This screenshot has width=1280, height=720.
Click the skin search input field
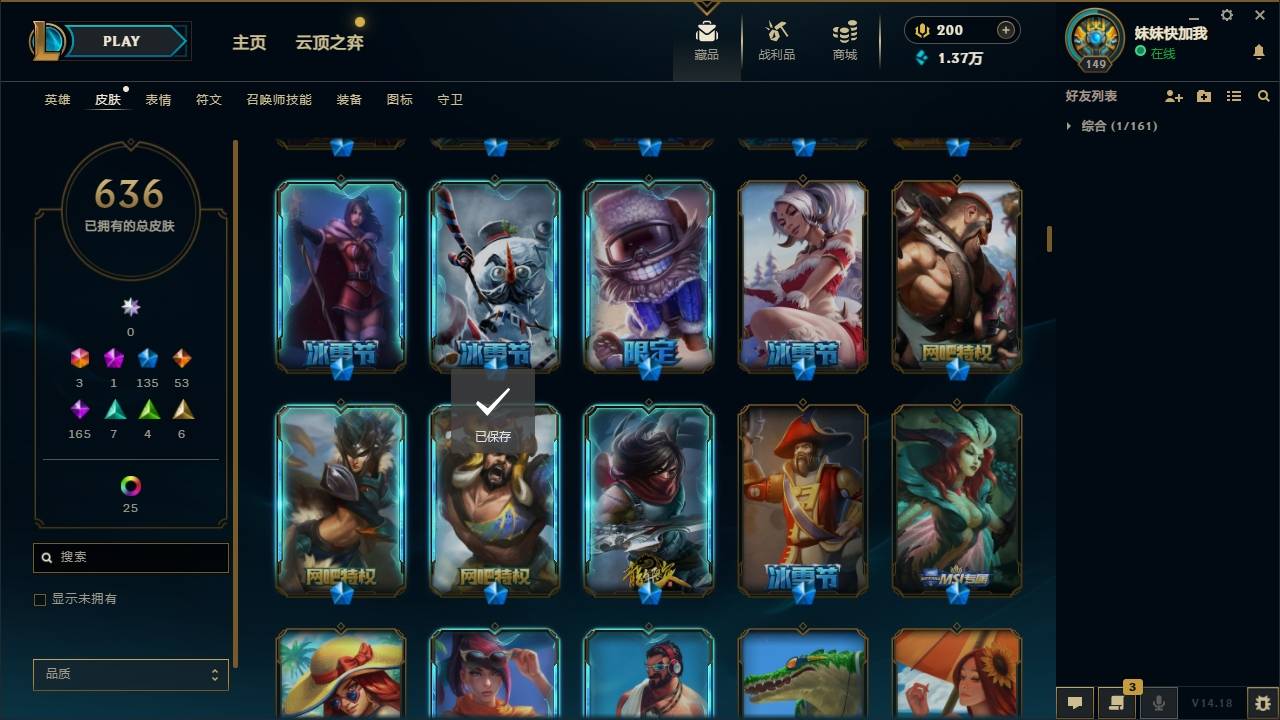[130, 557]
